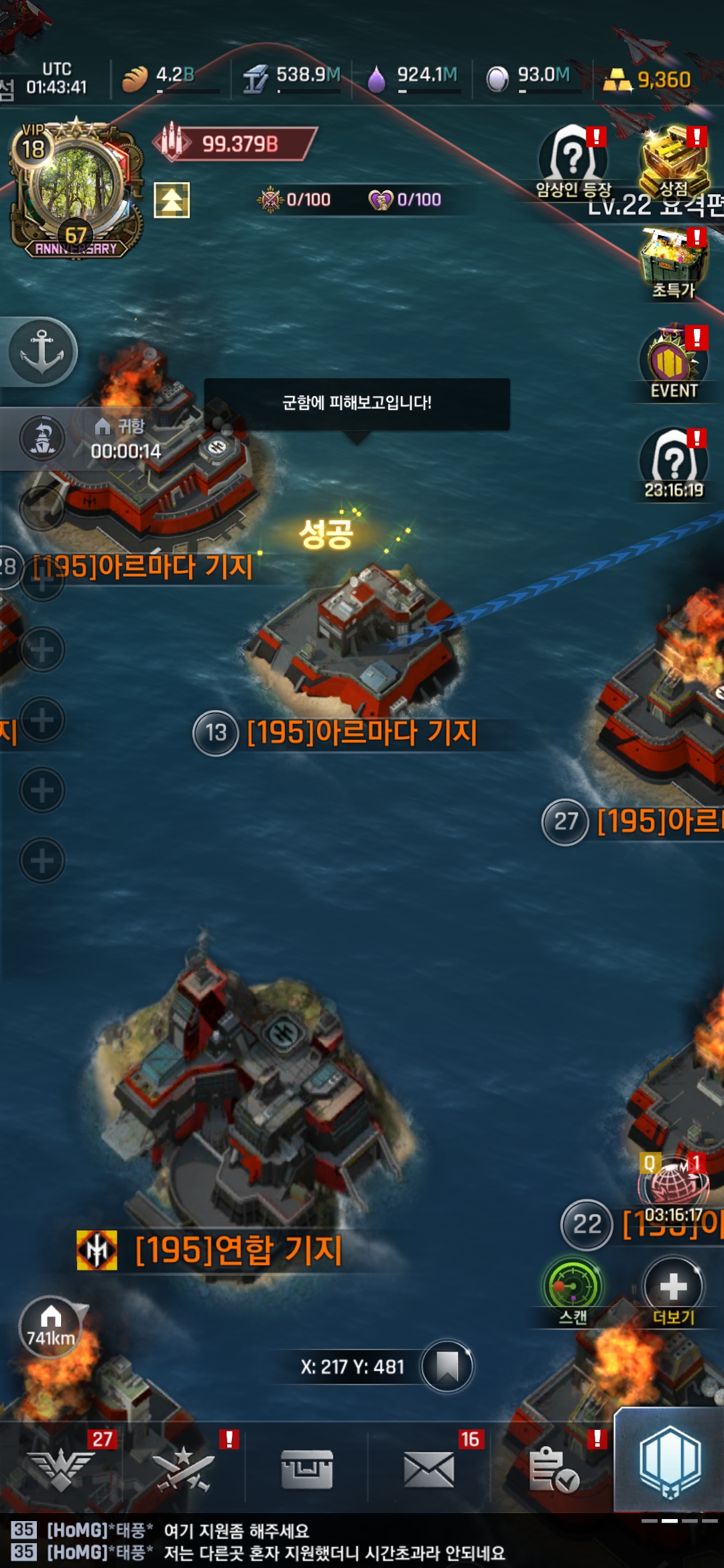
Task: Open the clipboard missions menu
Action: tap(552, 1469)
